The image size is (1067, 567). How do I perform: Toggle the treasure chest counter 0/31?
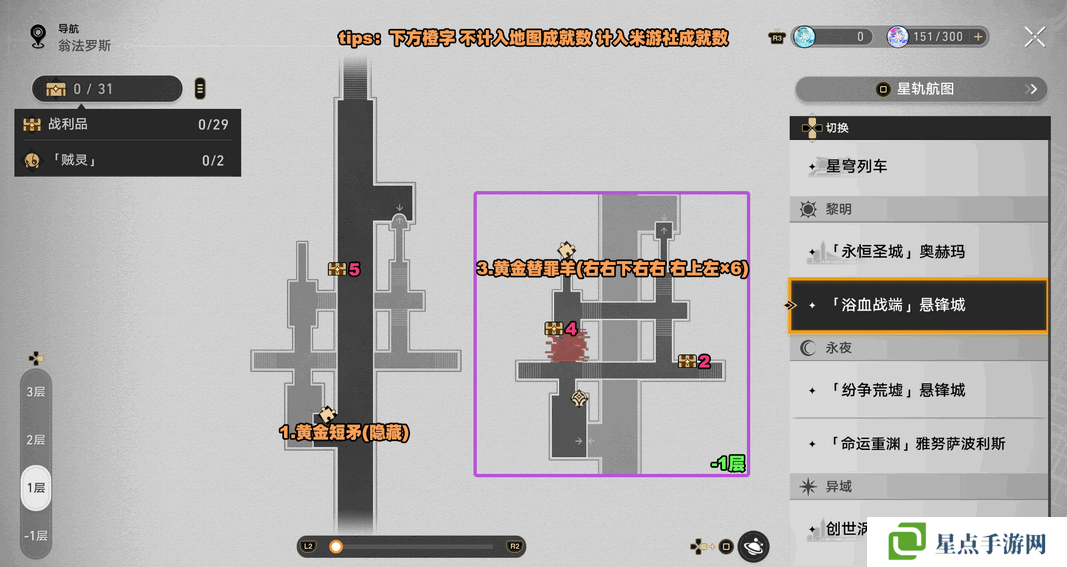105,89
